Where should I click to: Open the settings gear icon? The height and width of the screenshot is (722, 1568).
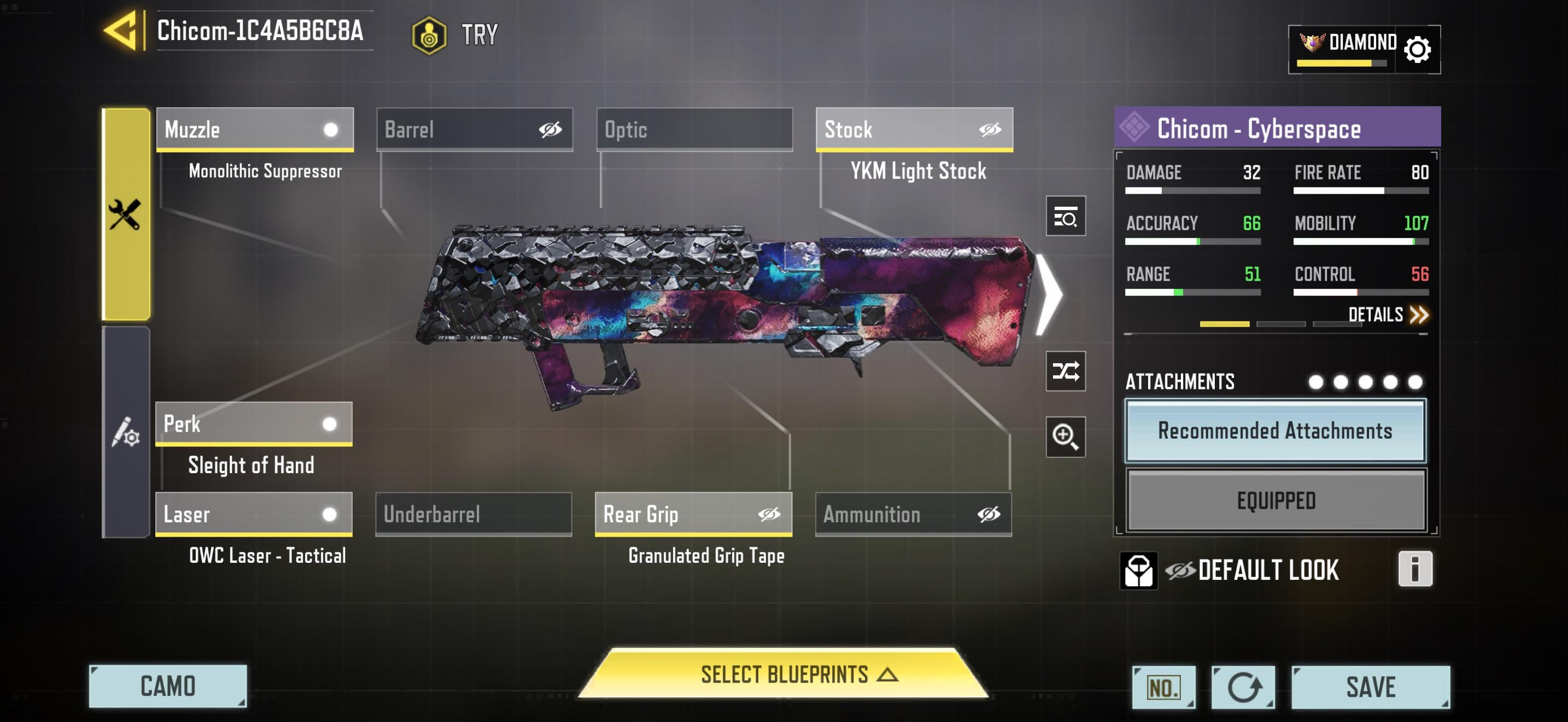coord(1417,49)
